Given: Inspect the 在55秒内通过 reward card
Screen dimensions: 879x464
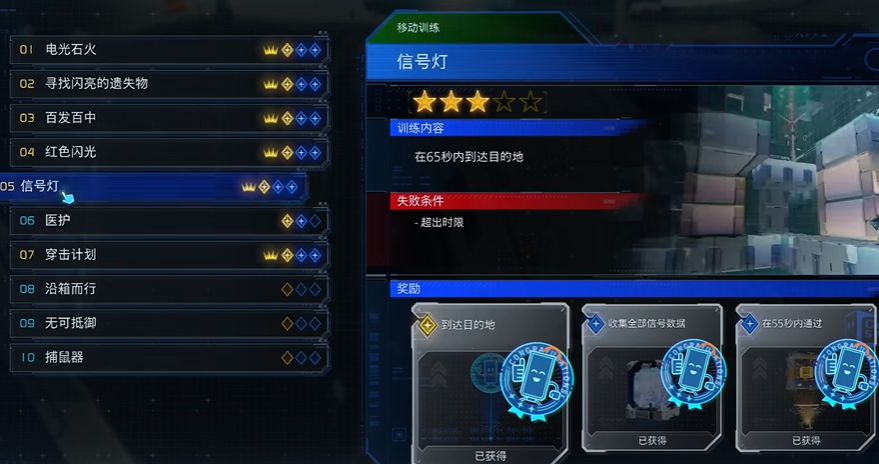Looking at the screenshot, I should pos(807,382).
